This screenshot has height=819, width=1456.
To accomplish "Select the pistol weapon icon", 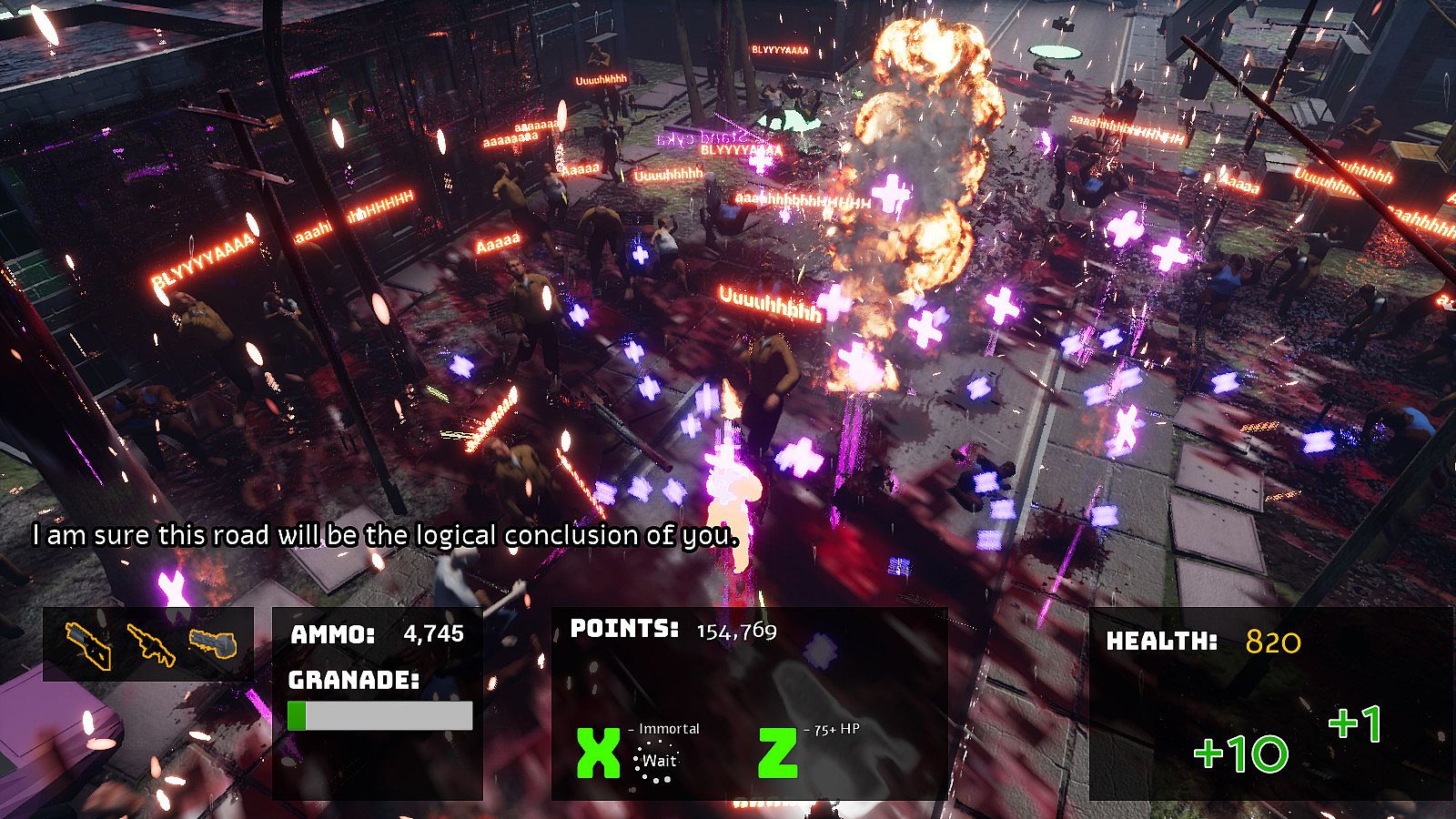I will coord(89,644).
